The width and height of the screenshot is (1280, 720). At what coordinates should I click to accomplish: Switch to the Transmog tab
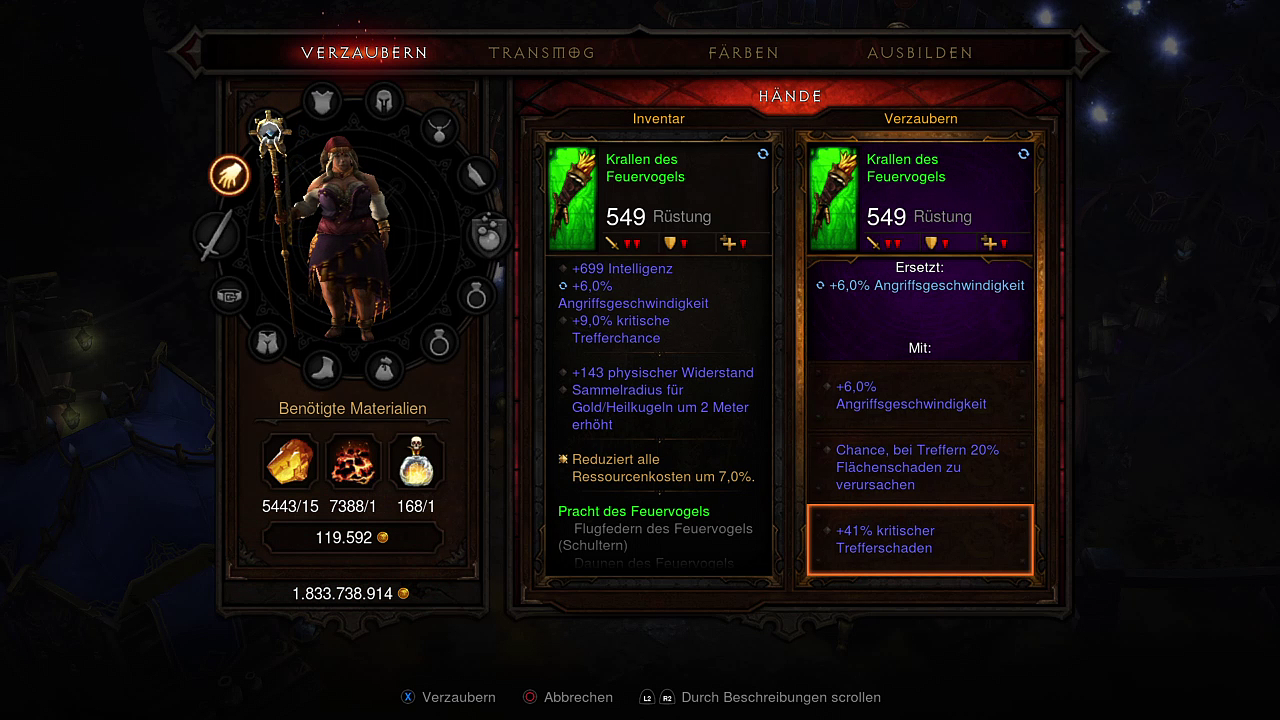click(x=541, y=53)
